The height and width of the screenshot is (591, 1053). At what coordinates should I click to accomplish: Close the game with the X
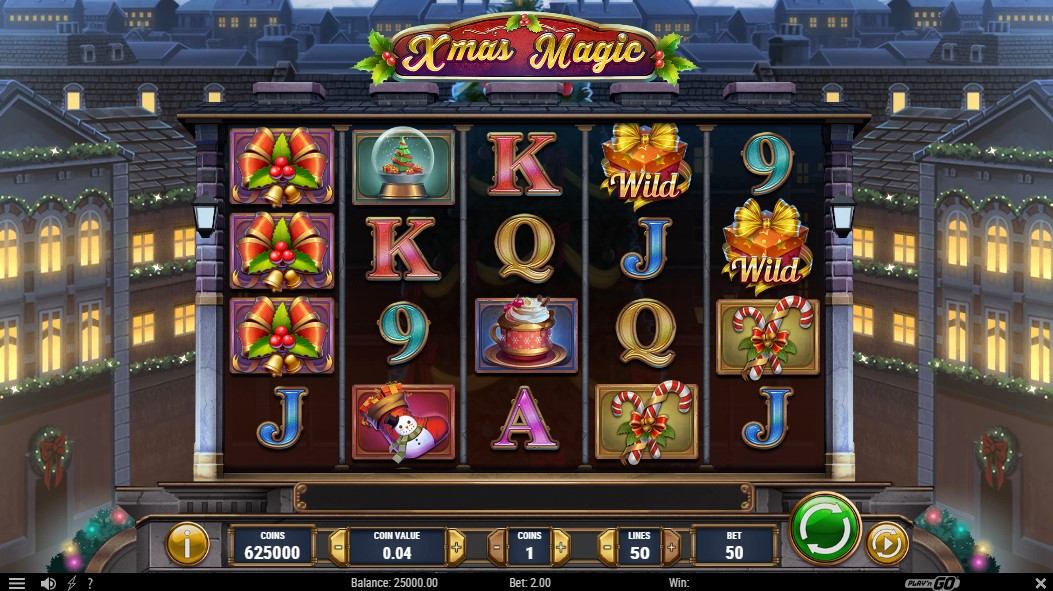pyautogui.click(x=1040, y=582)
